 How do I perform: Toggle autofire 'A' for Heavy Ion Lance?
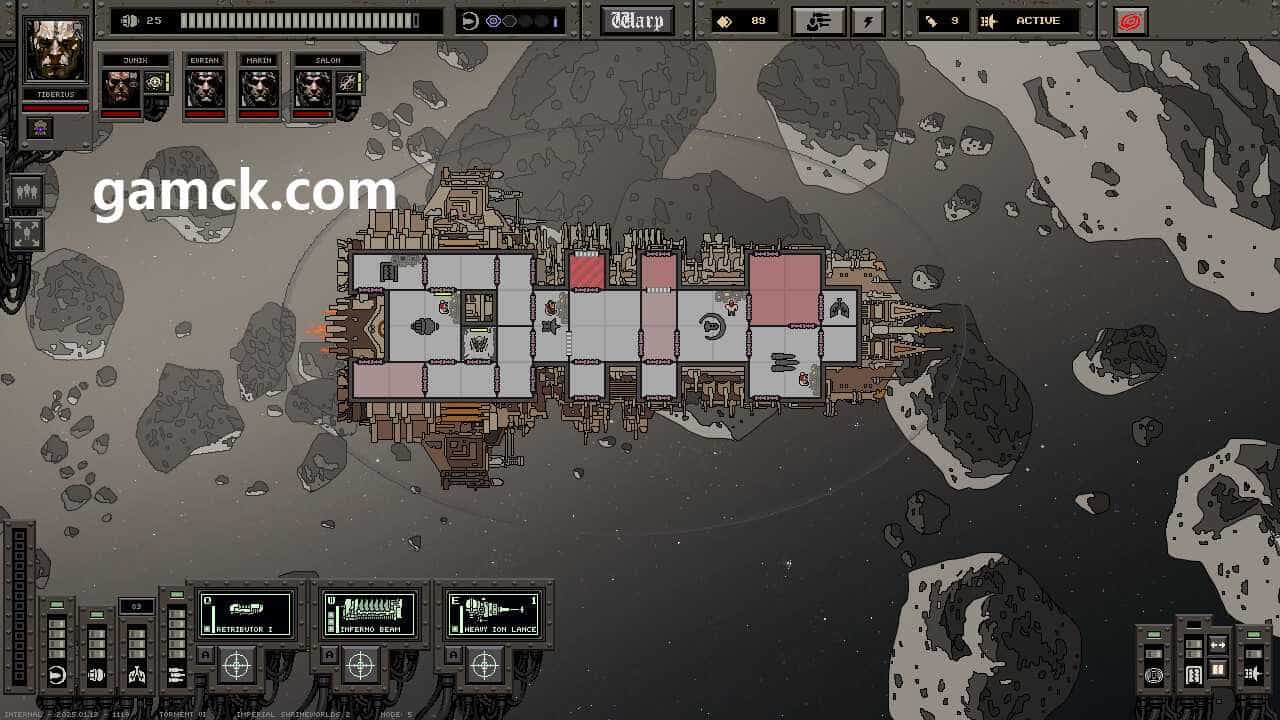coord(452,655)
